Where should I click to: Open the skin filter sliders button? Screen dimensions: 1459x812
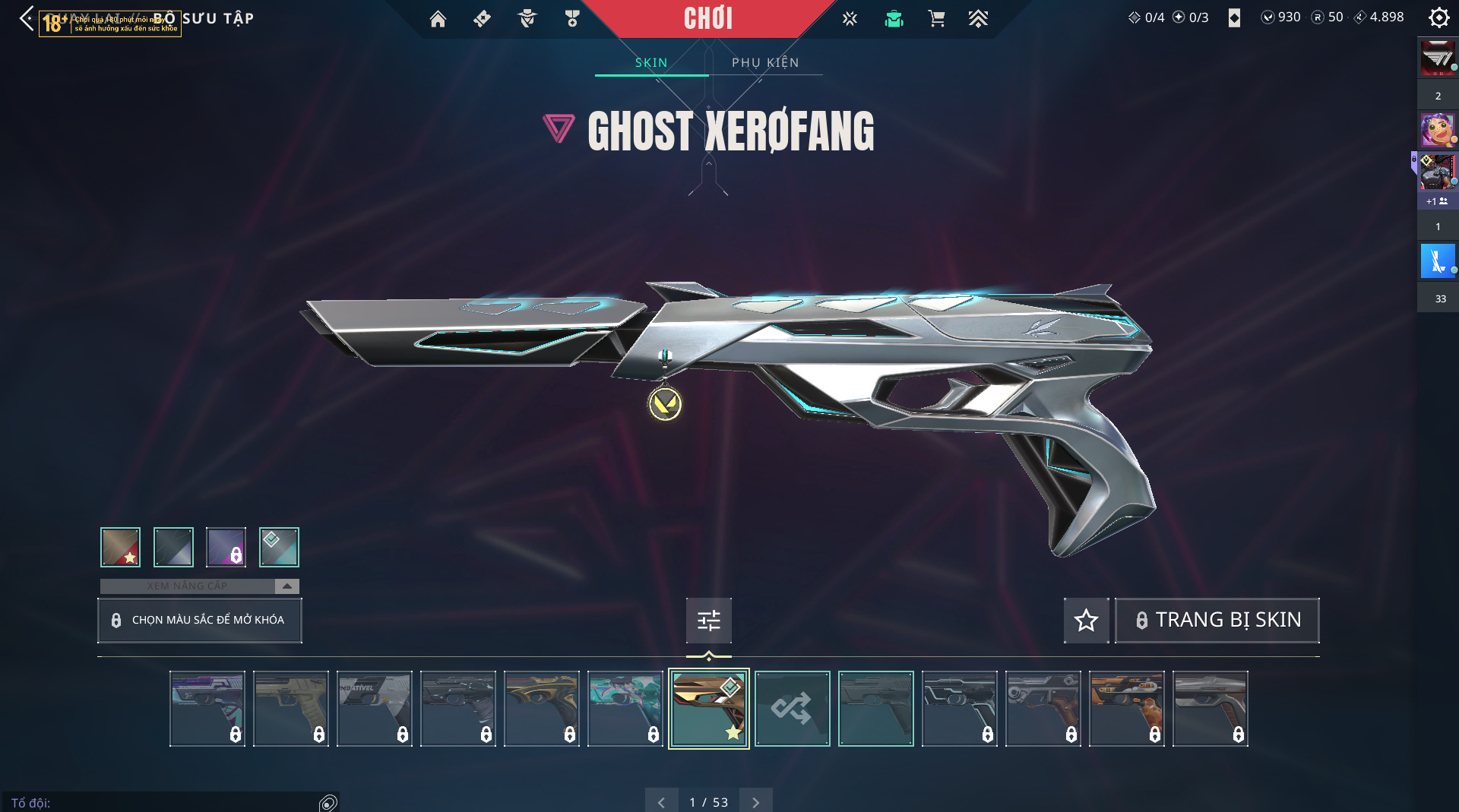point(708,621)
